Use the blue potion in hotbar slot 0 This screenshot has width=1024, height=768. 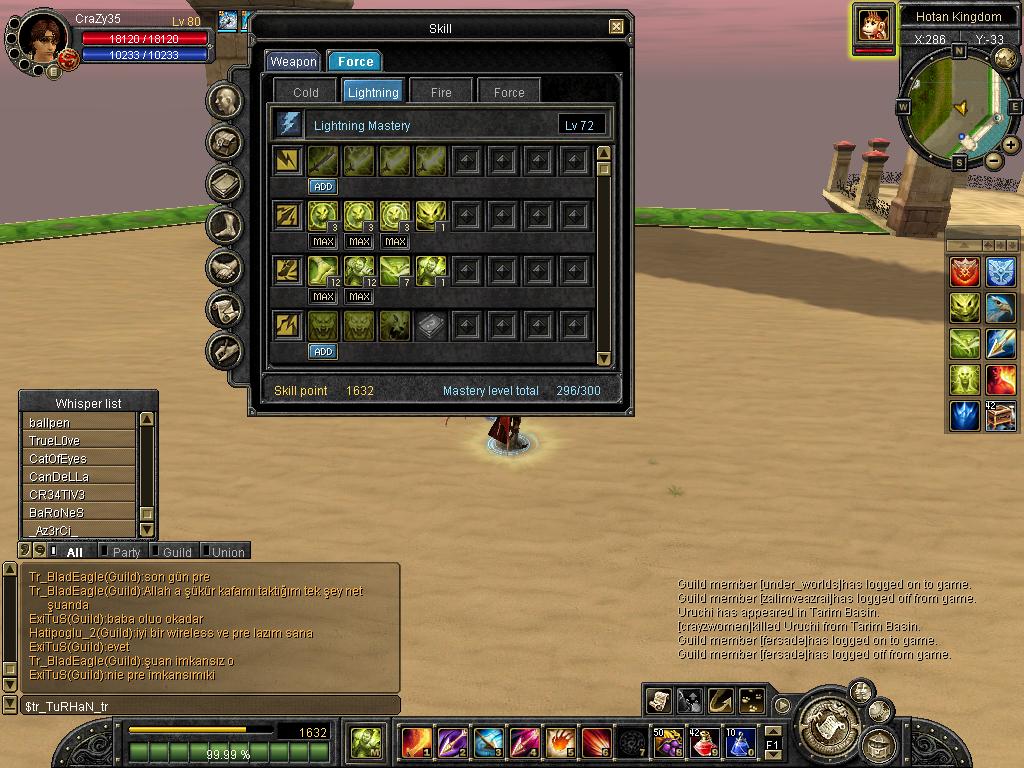click(x=740, y=743)
